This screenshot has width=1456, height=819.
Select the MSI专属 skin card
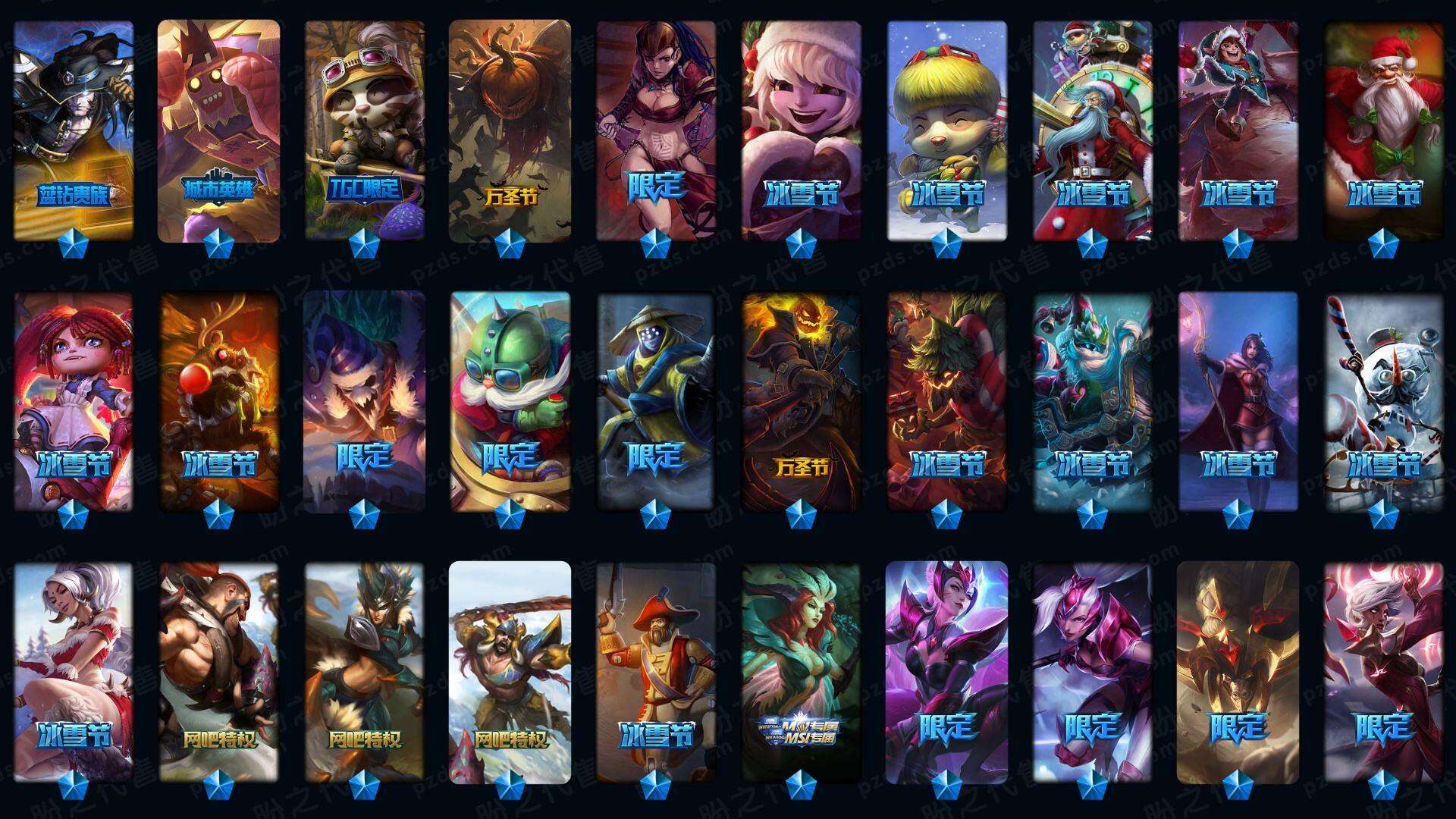tap(801, 672)
